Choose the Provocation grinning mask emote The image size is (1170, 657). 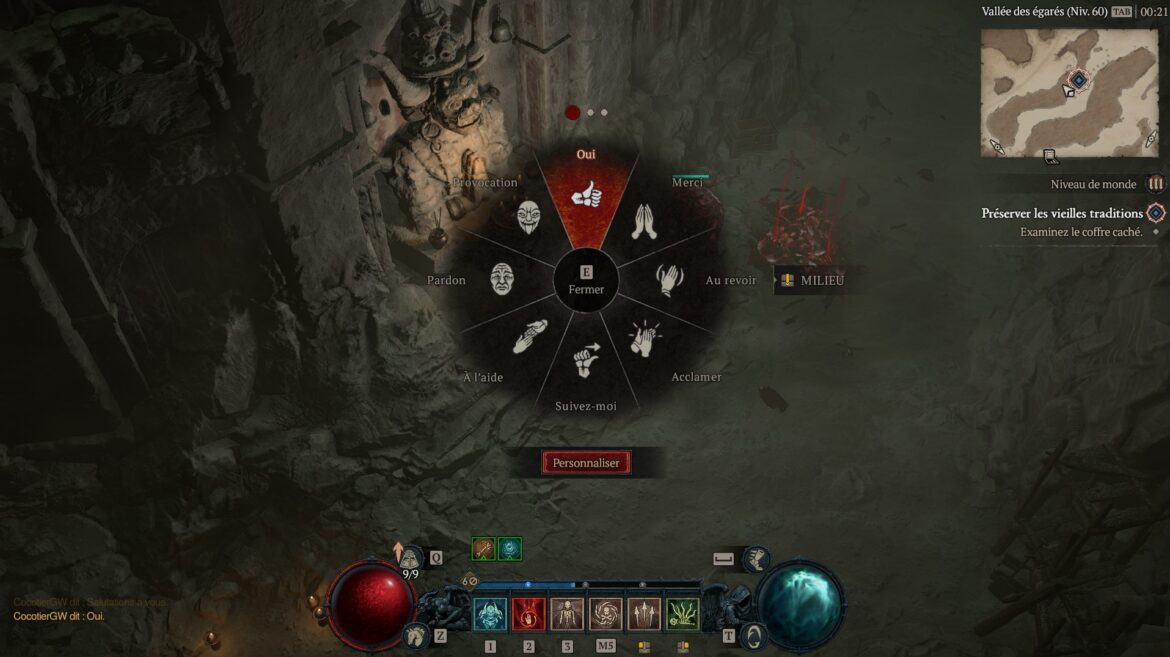[x=529, y=217]
